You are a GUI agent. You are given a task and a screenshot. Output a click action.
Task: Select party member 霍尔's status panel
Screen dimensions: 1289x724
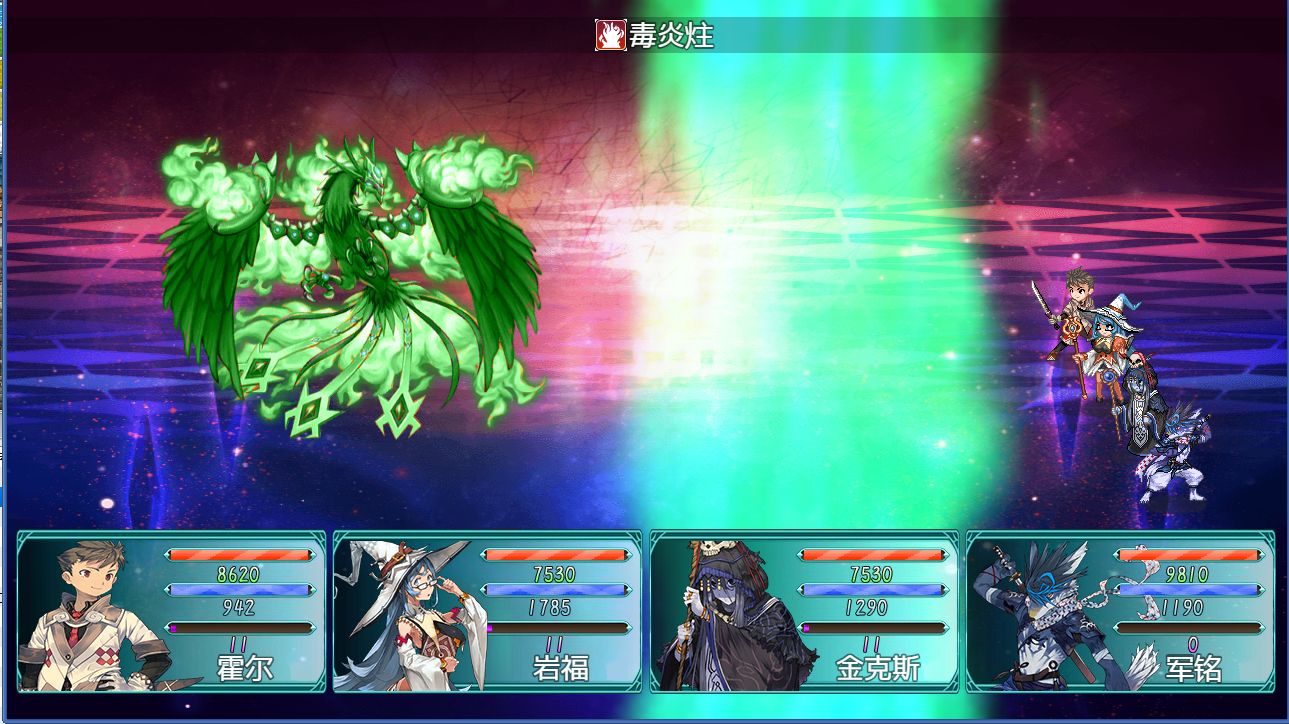point(171,611)
